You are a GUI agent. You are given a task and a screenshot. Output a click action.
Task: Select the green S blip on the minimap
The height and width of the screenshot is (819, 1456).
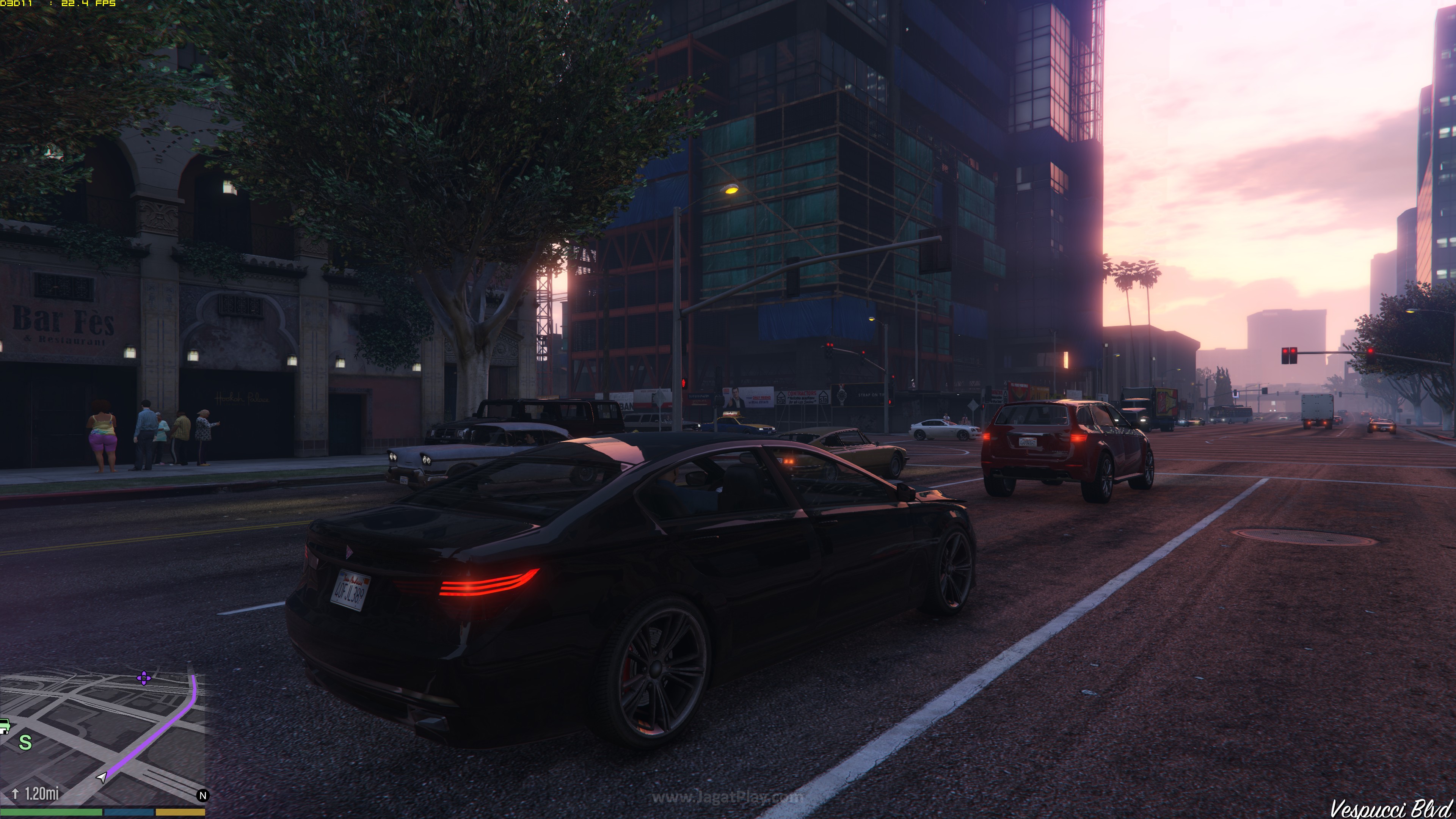coord(25,742)
